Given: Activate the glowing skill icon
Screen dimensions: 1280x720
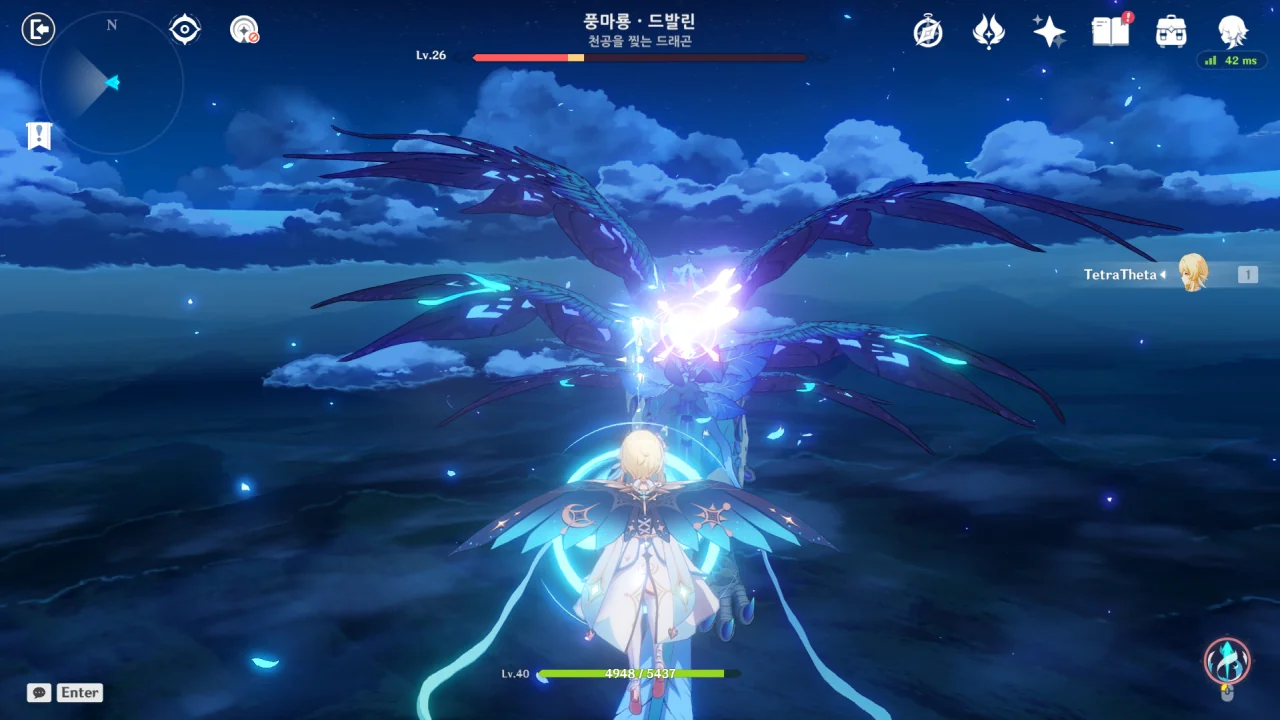Looking at the screenshot, I should pos(1226,661).
